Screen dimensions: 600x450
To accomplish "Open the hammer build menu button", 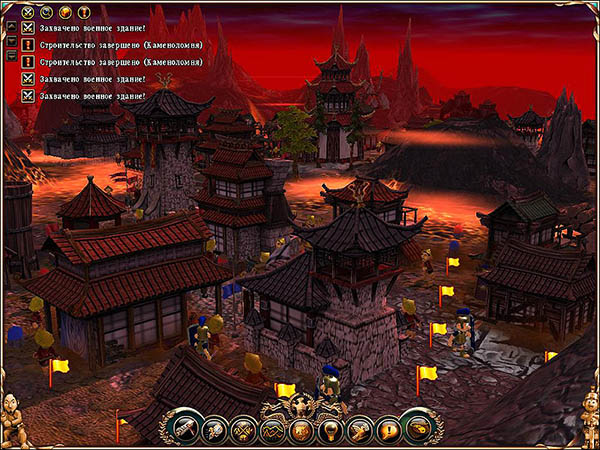I will (186, 429).
